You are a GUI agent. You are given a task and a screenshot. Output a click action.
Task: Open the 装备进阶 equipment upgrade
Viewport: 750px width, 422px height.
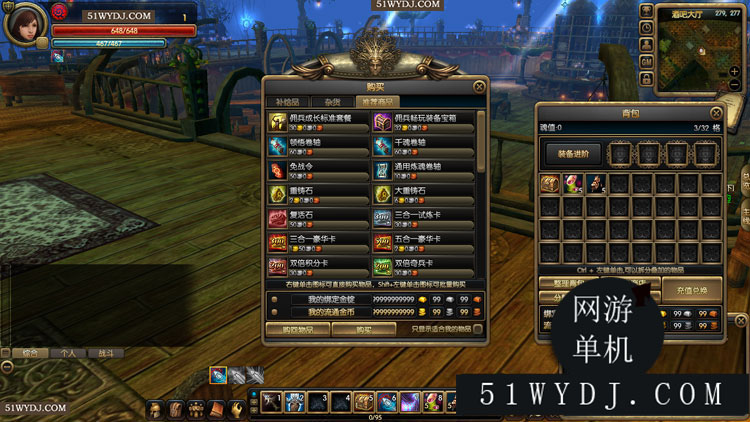point(572,153)
